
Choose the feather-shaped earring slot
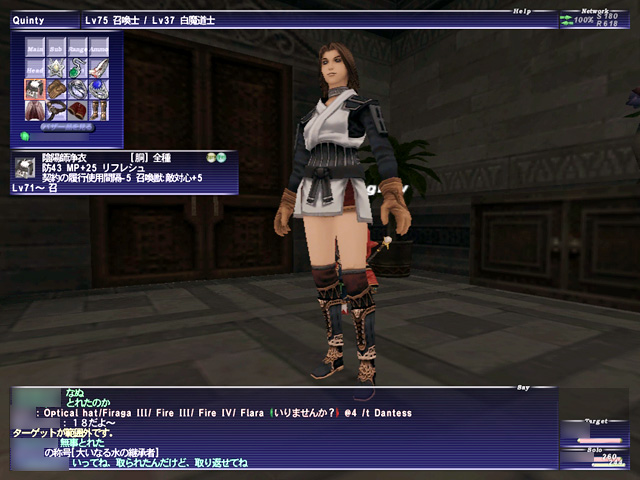(99, 68)
